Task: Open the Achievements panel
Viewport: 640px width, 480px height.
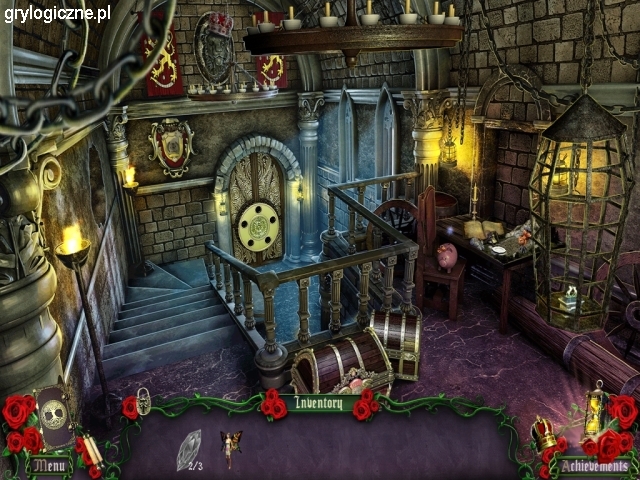Action: tap(594, 465)
